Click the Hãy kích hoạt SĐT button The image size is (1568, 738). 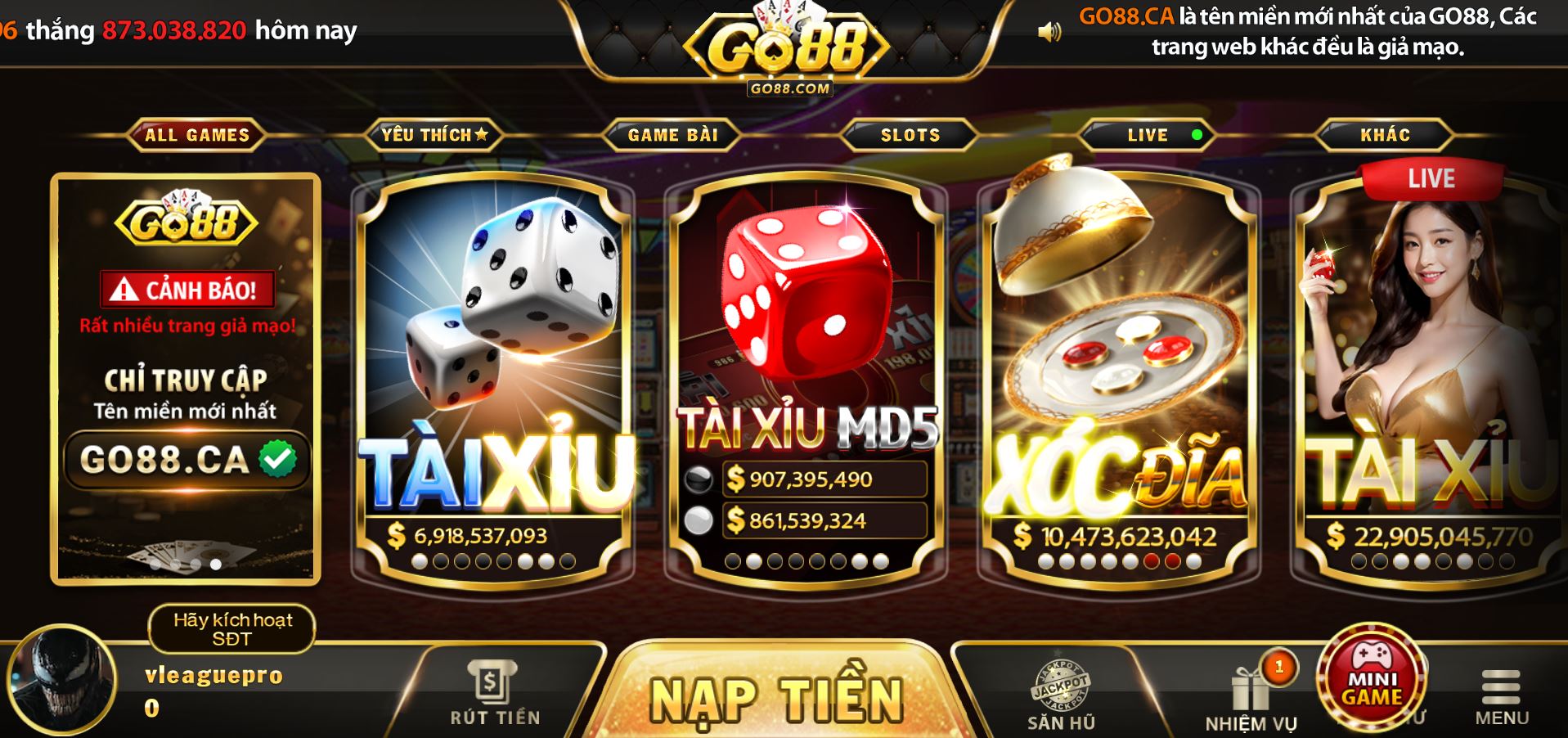[x=231, y=628]
